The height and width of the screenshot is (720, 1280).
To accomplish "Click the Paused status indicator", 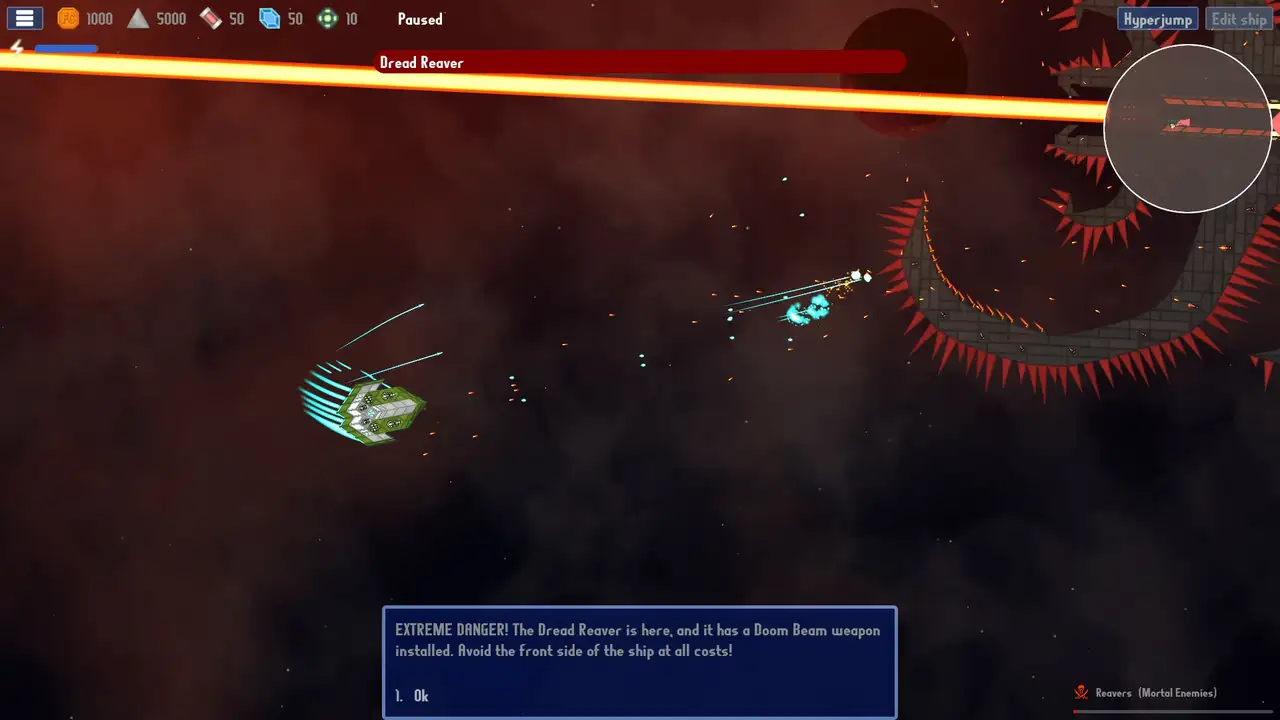I will [419, 19].
